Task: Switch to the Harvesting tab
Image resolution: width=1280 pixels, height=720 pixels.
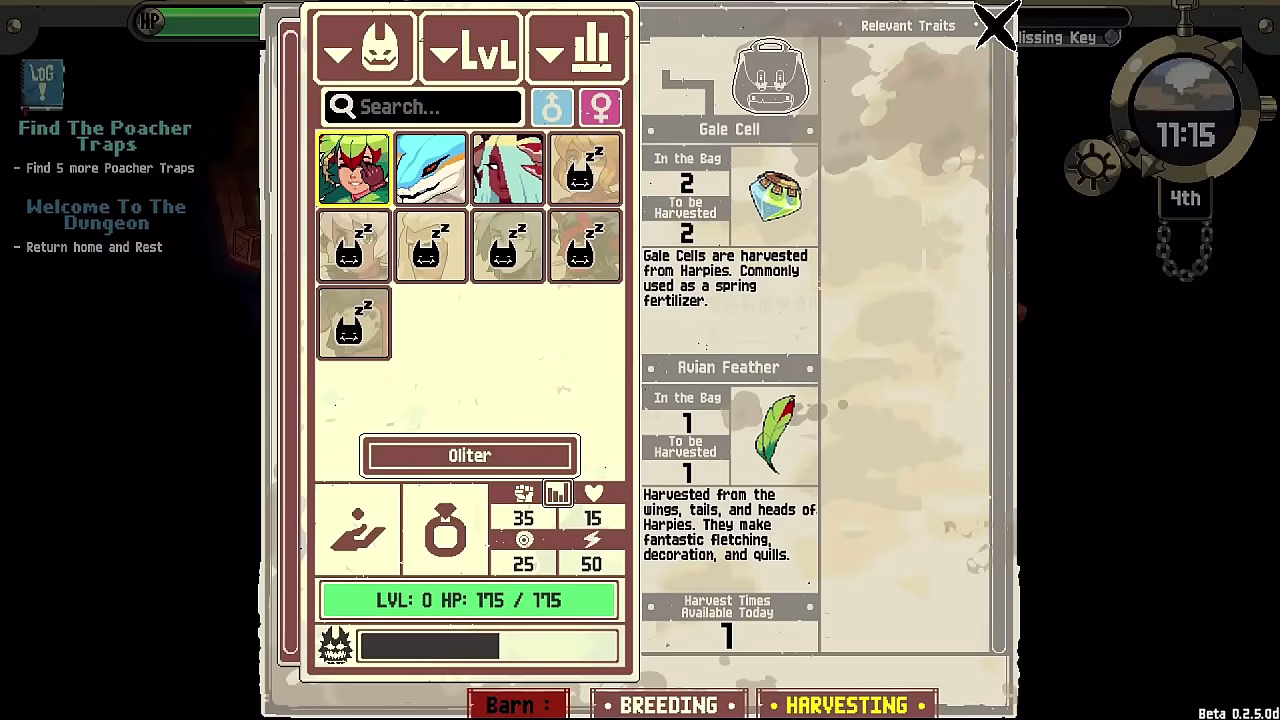Action: 846,705
